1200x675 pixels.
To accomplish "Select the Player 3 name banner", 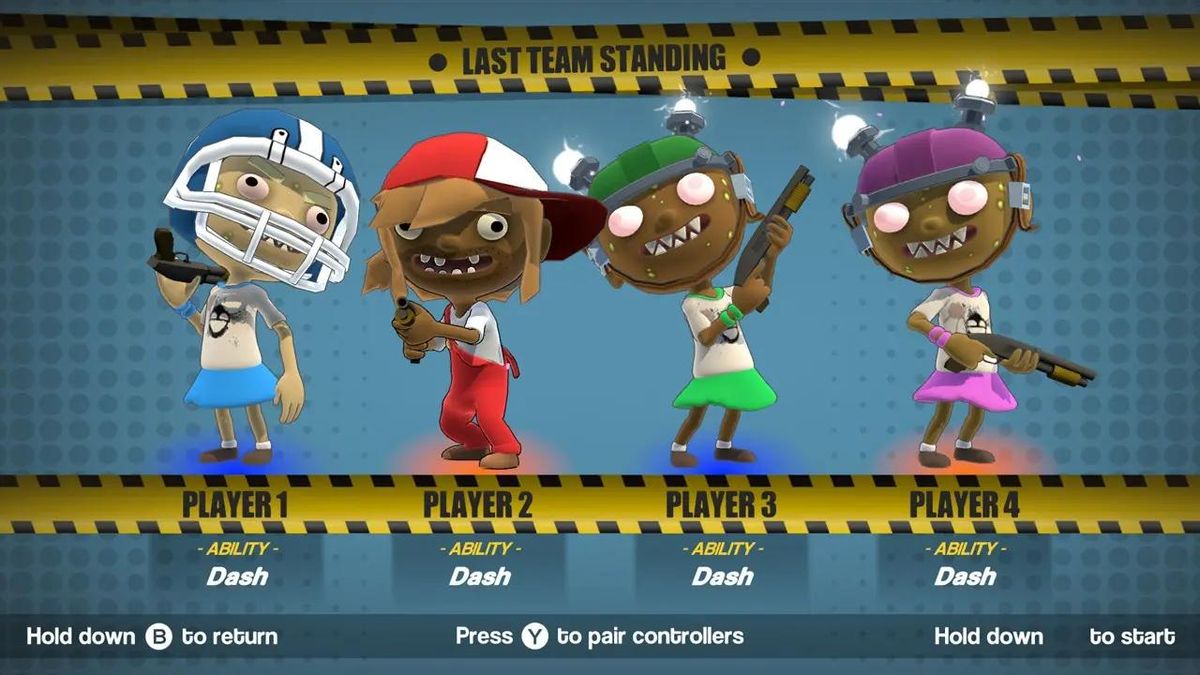I will (x=721, y=505).
